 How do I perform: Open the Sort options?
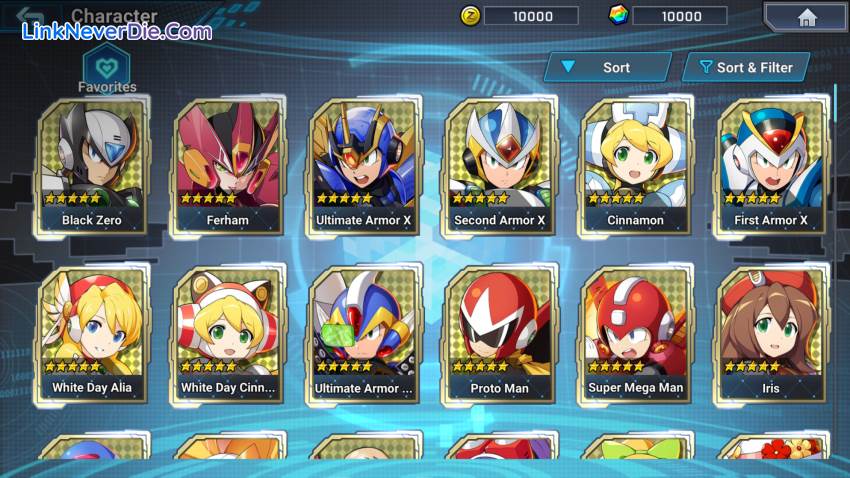(x=608, y=67)
